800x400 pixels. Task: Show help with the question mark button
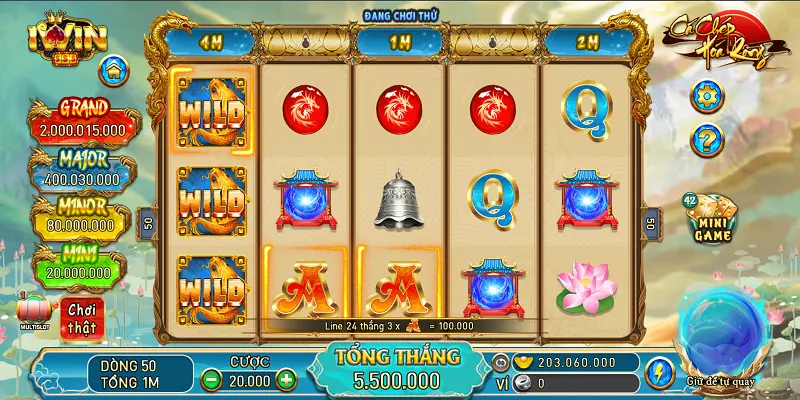click(x=707, y=140)
